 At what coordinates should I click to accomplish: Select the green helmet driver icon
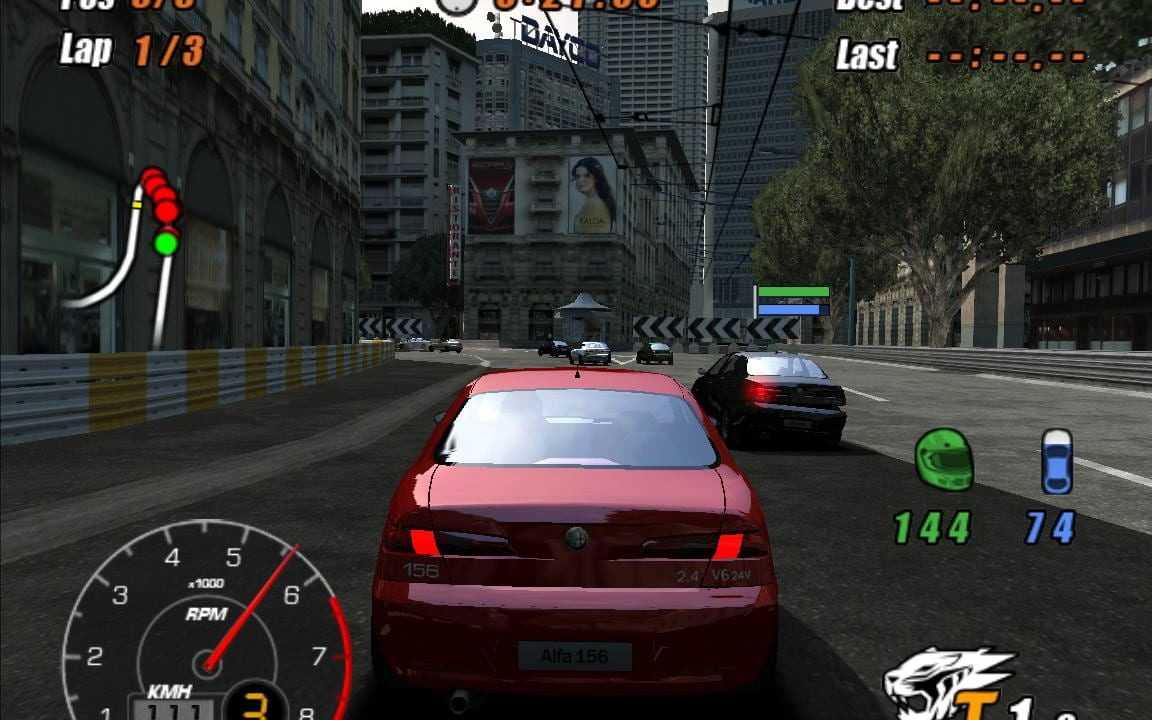[944, 460]
